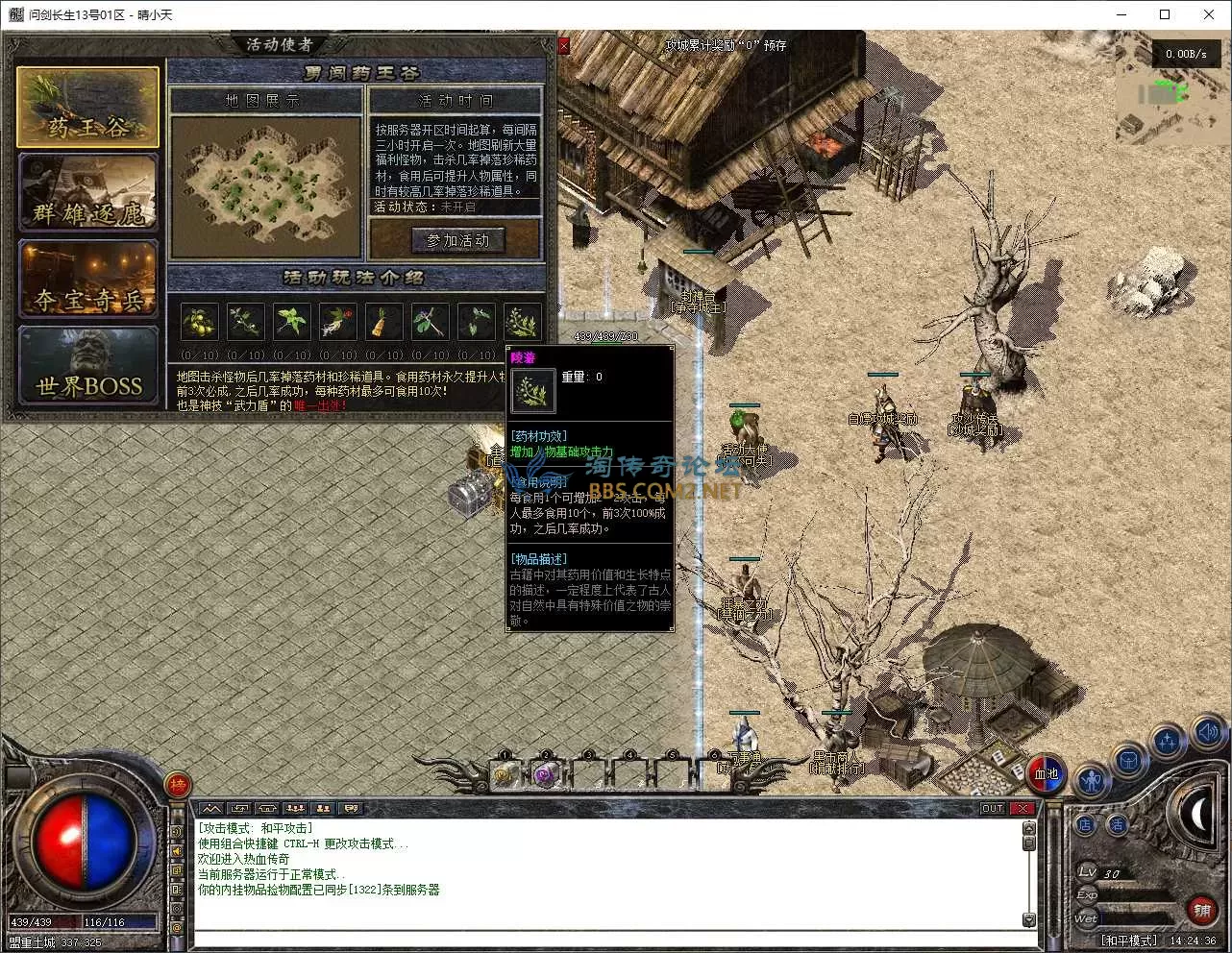Open the character equipment panel icon
The image size is (1232, 953).
pyautogui.click(x=1091, y=780)
